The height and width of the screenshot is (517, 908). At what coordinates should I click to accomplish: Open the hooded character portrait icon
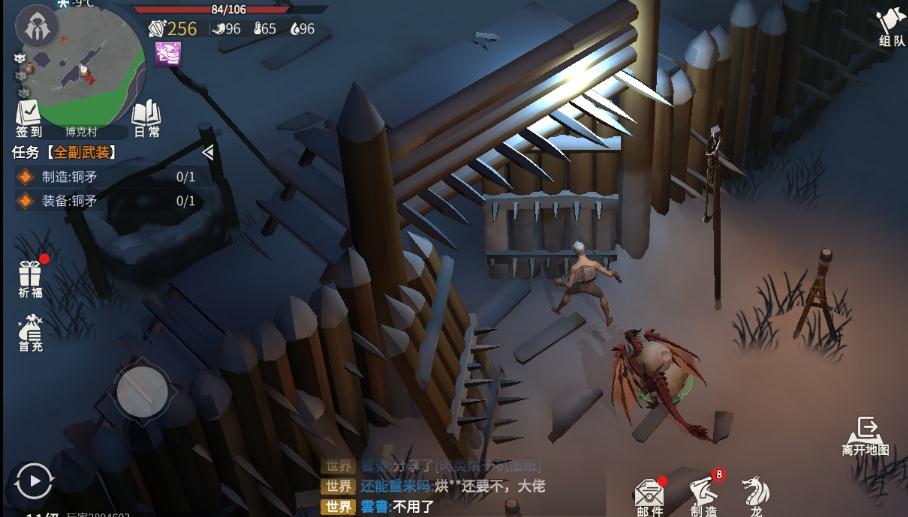click(38, 28)
